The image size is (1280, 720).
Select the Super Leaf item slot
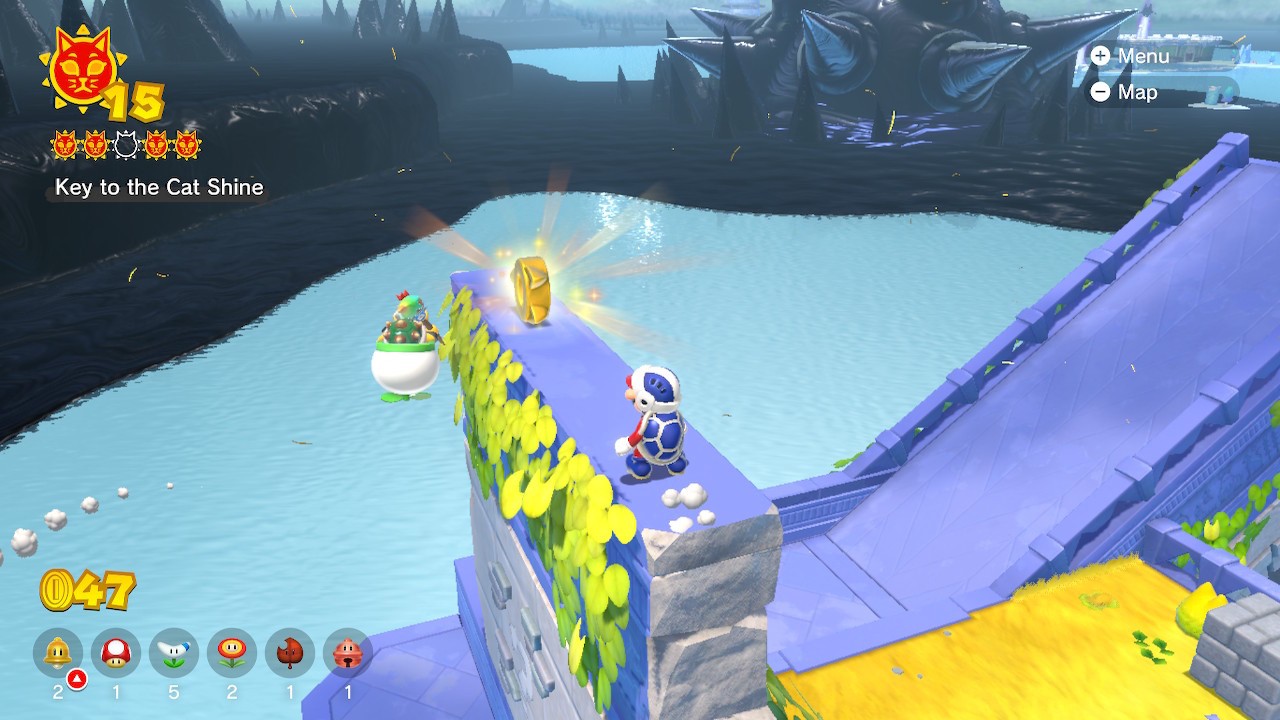[x=290, y=653]
